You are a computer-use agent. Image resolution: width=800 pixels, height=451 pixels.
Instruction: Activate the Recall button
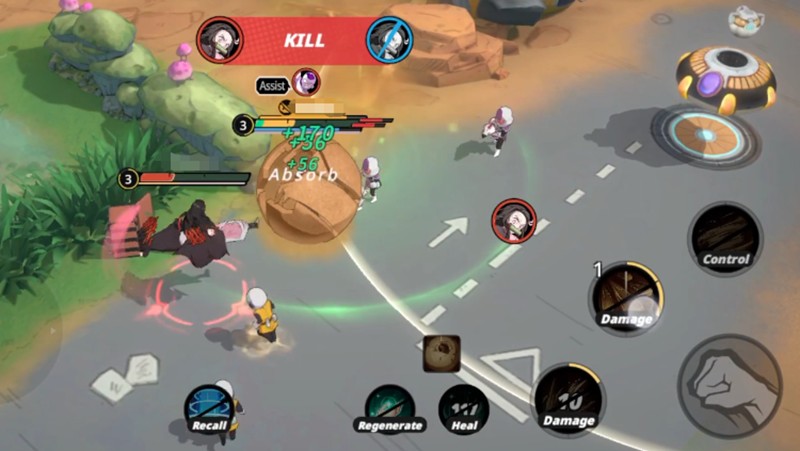(x=208, y=408)
